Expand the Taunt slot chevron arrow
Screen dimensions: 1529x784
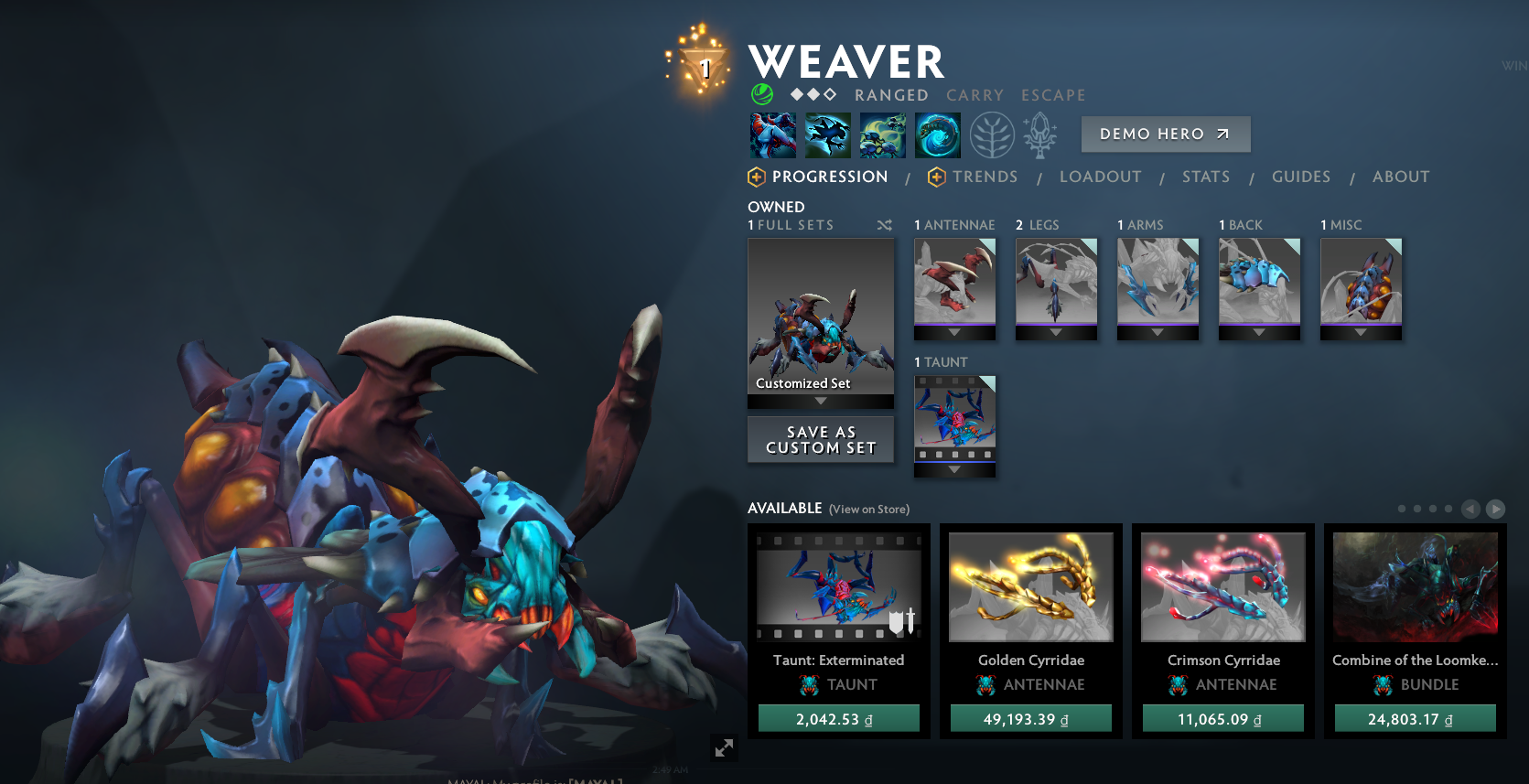954,469
